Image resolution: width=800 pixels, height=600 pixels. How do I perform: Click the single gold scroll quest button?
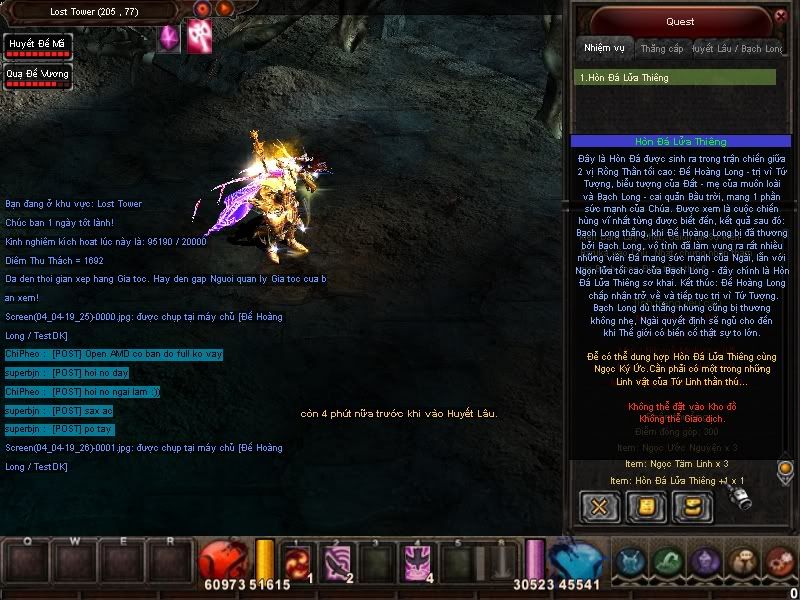645,506
